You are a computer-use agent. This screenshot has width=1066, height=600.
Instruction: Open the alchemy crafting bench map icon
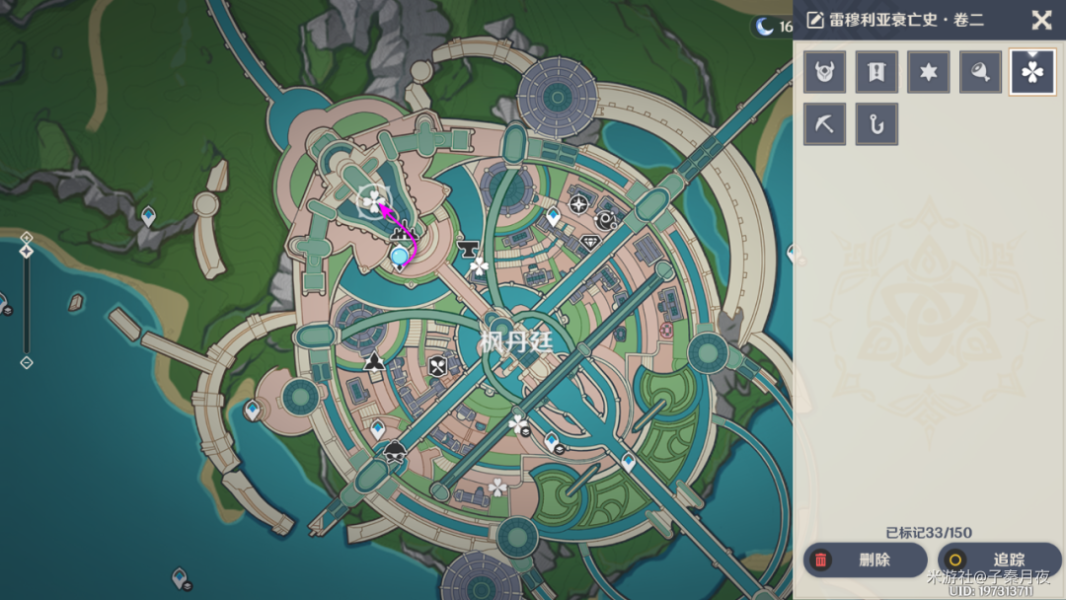(606, 220)
